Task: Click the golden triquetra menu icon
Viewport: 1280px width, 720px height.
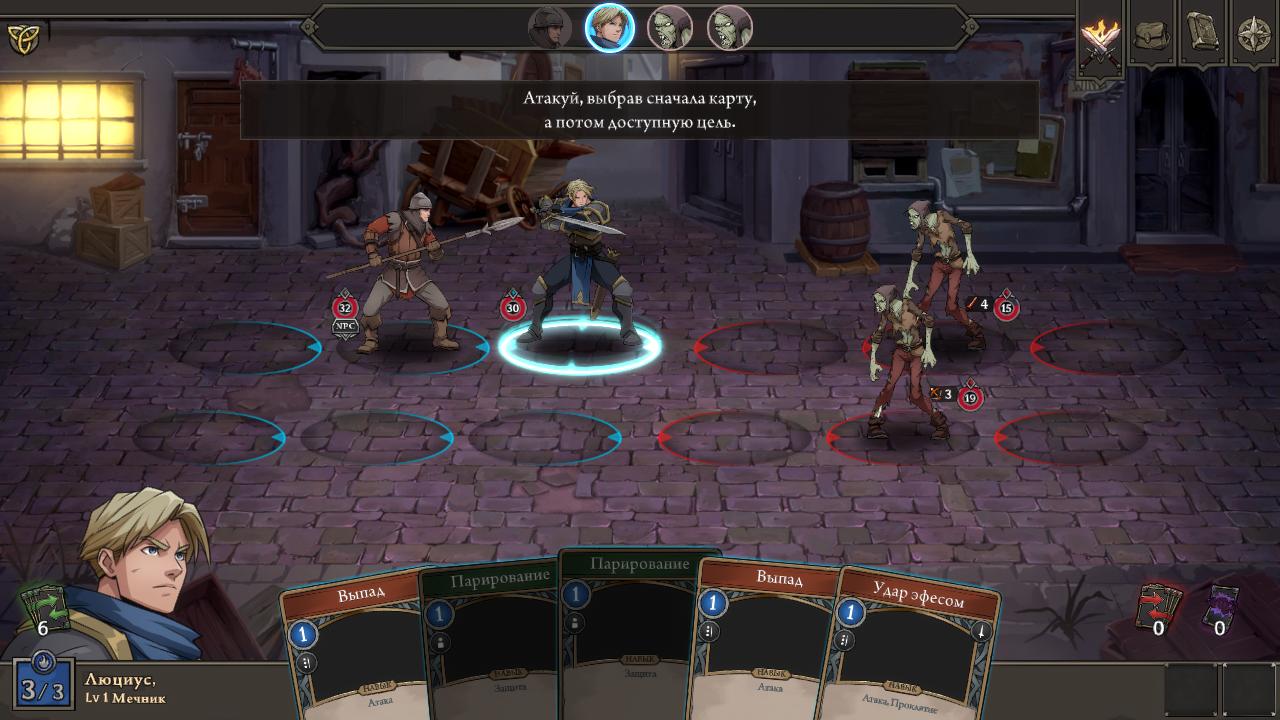Action: click(x=22, y=39)
